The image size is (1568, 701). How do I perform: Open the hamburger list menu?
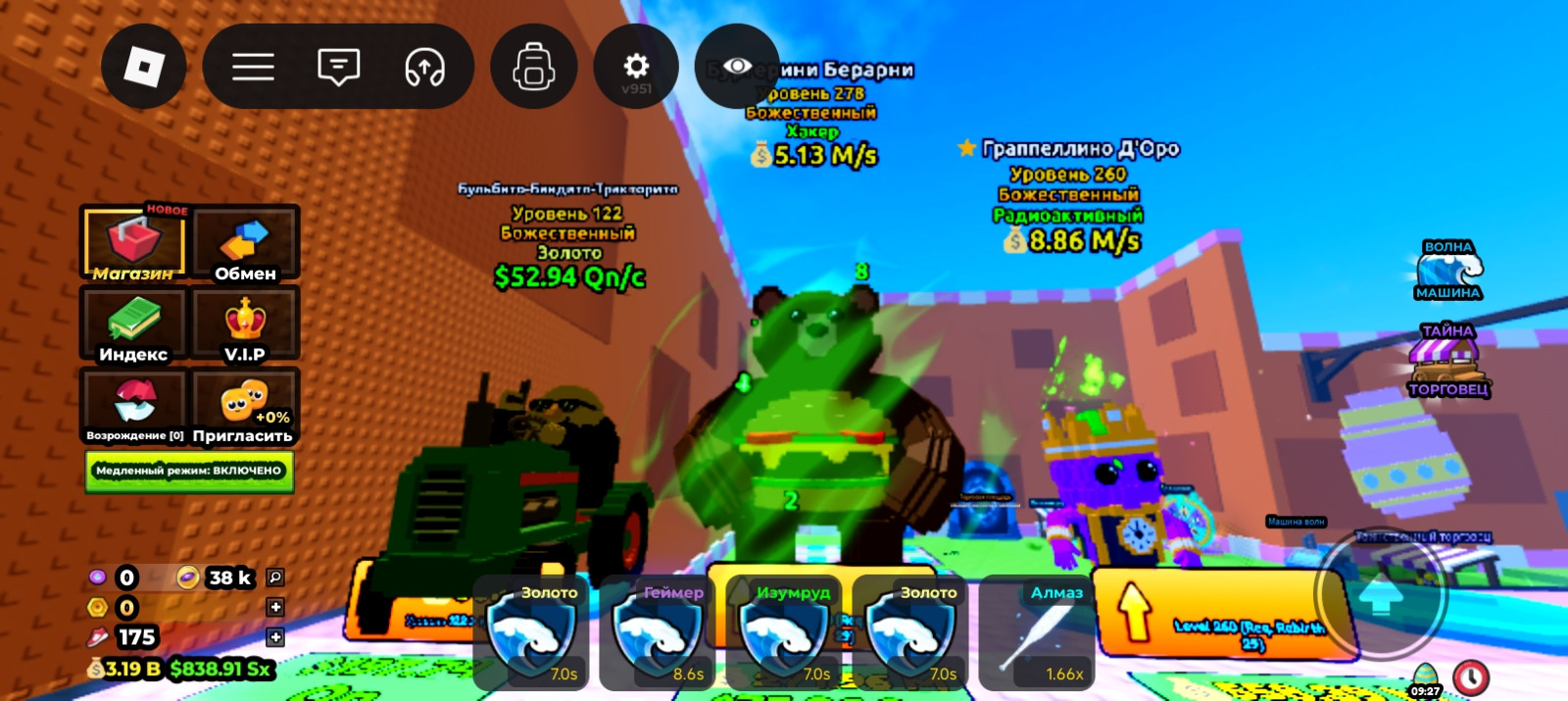click(253, 67)
